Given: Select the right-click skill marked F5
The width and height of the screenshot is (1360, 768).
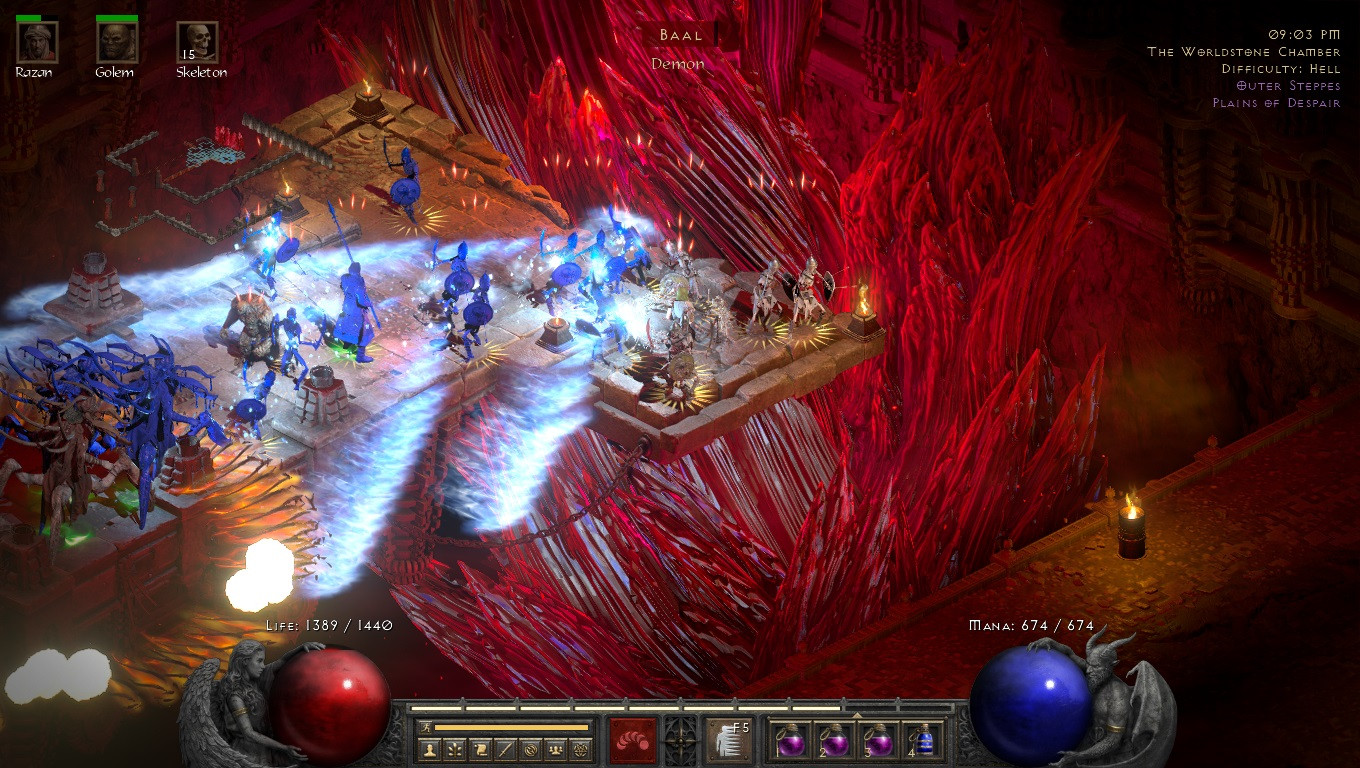Looking at the screenshot, I should 730,741.
